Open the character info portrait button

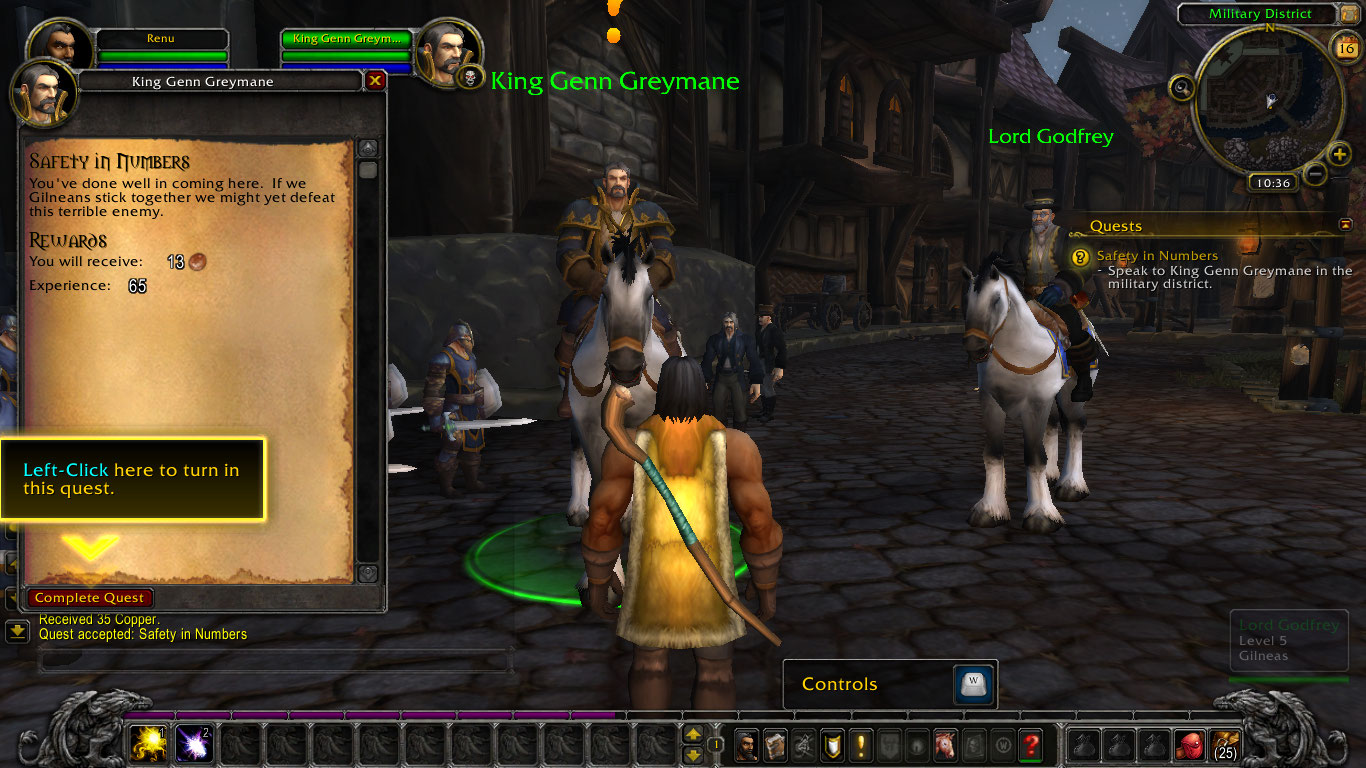coord(746,744)
